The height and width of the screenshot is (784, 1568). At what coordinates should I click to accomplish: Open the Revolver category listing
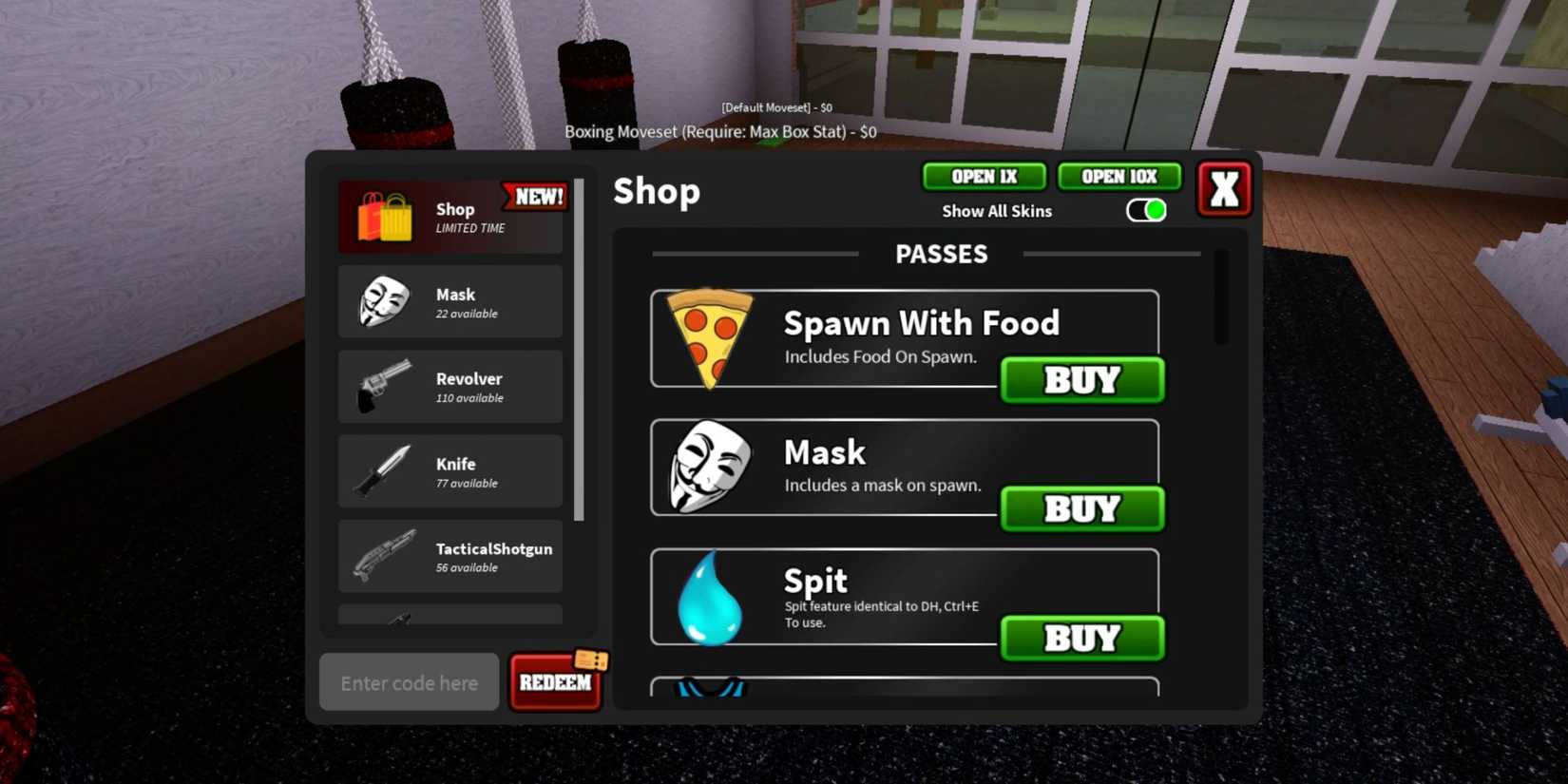click(449, 386)
